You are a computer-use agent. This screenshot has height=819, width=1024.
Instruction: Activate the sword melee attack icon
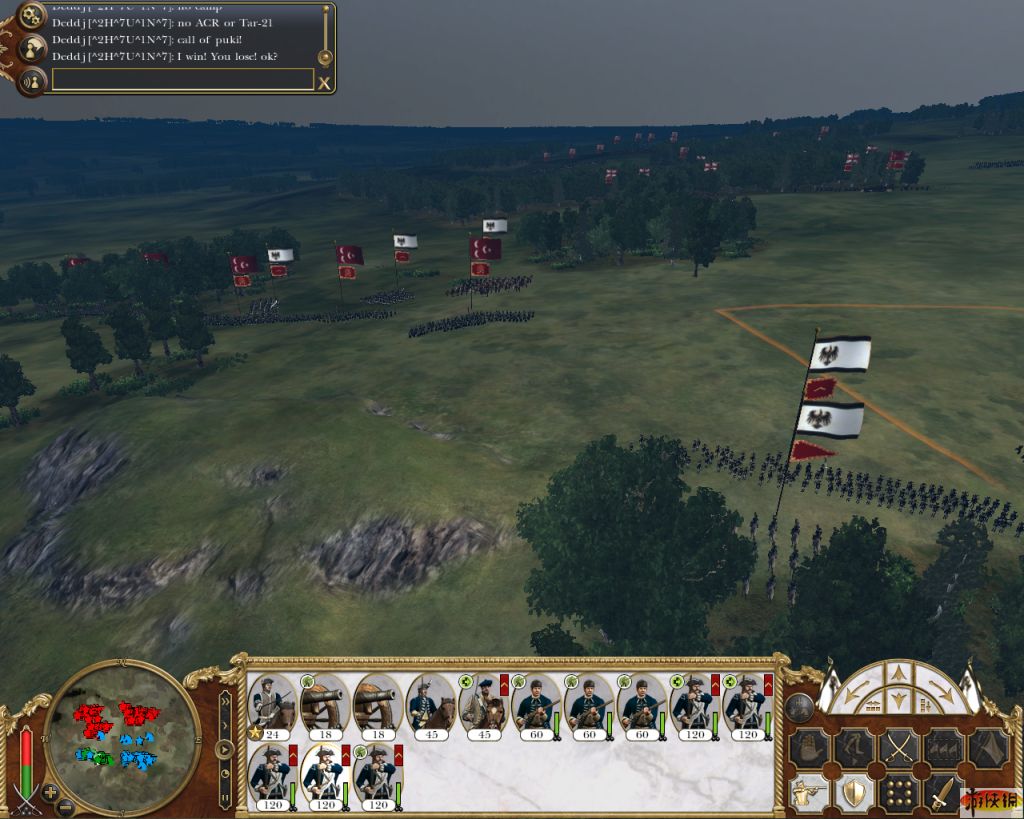coord(943,793)
